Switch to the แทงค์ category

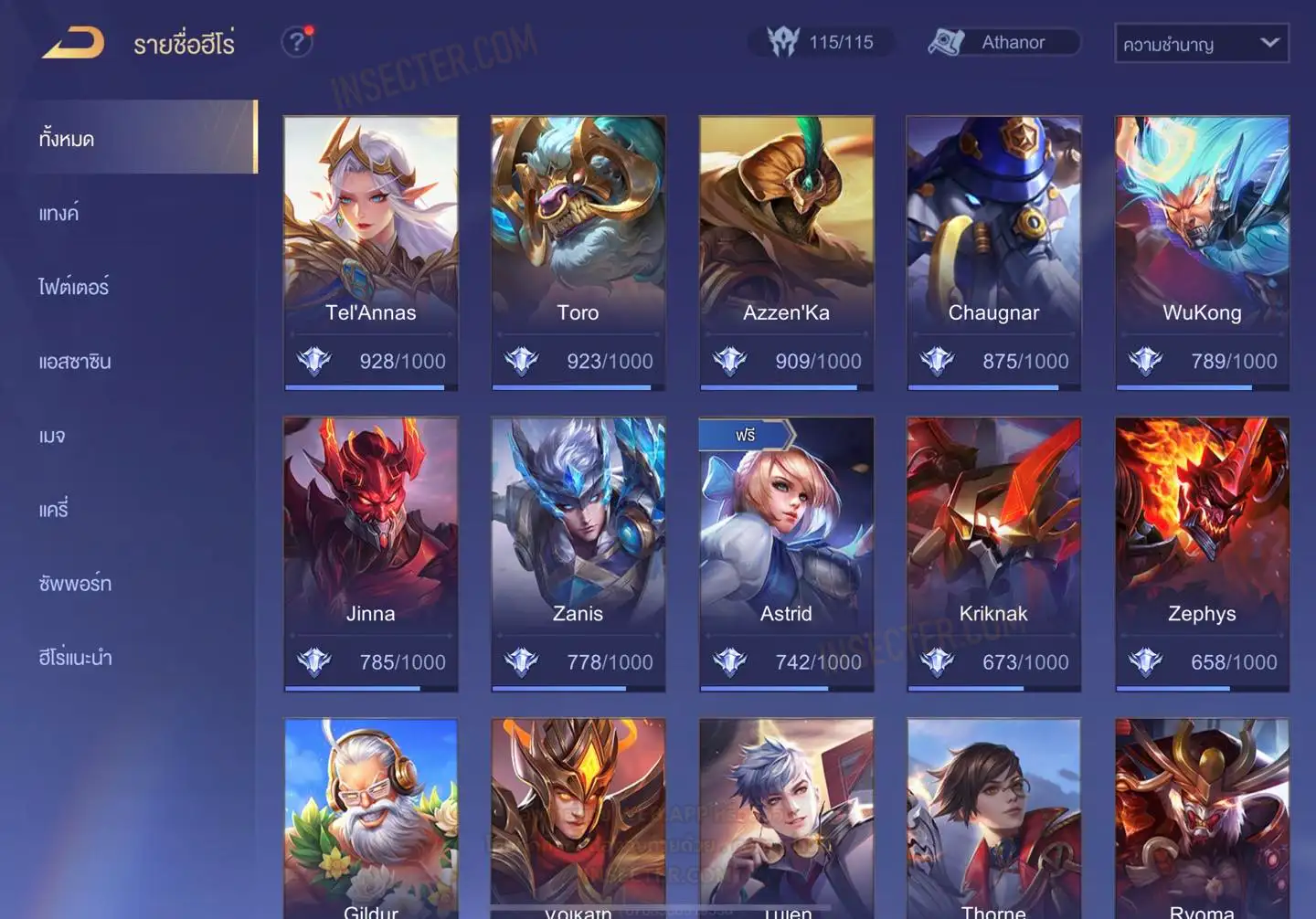pyautogui.click(x=58, y=214)
